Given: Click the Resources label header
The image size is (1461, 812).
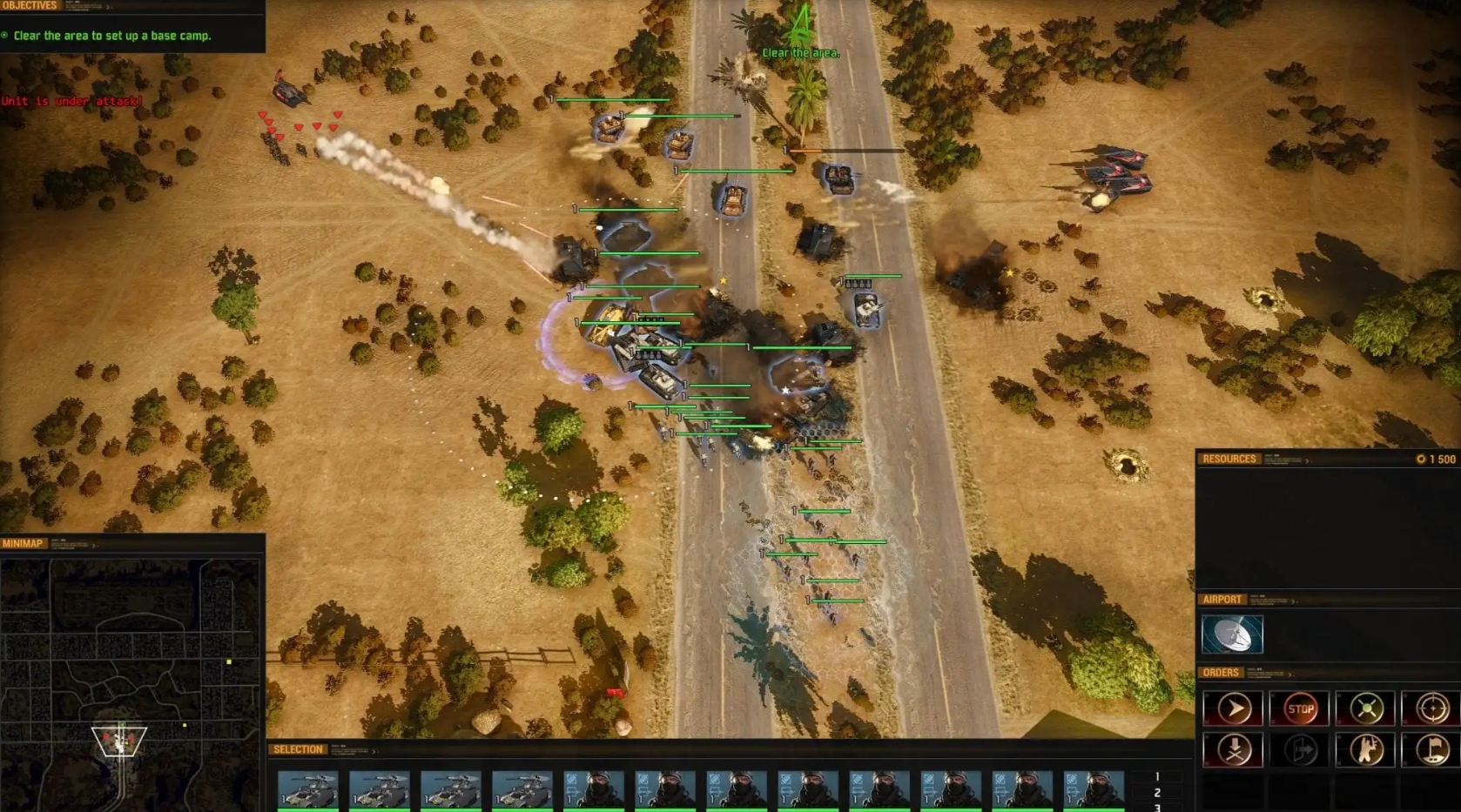Looking at the screenshot, I should (1229, 459).
